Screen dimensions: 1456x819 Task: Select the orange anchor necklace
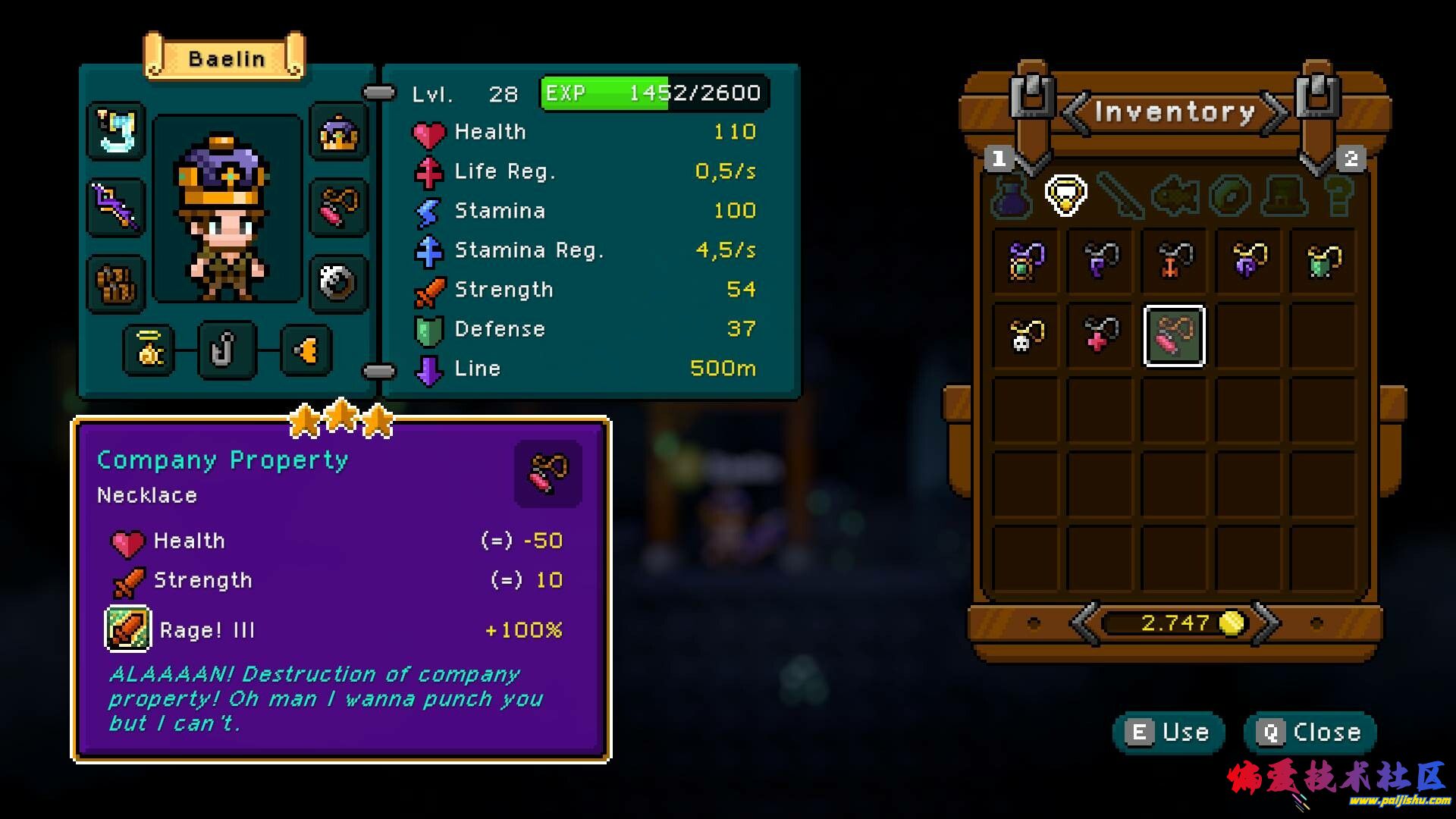point(1174,262)
